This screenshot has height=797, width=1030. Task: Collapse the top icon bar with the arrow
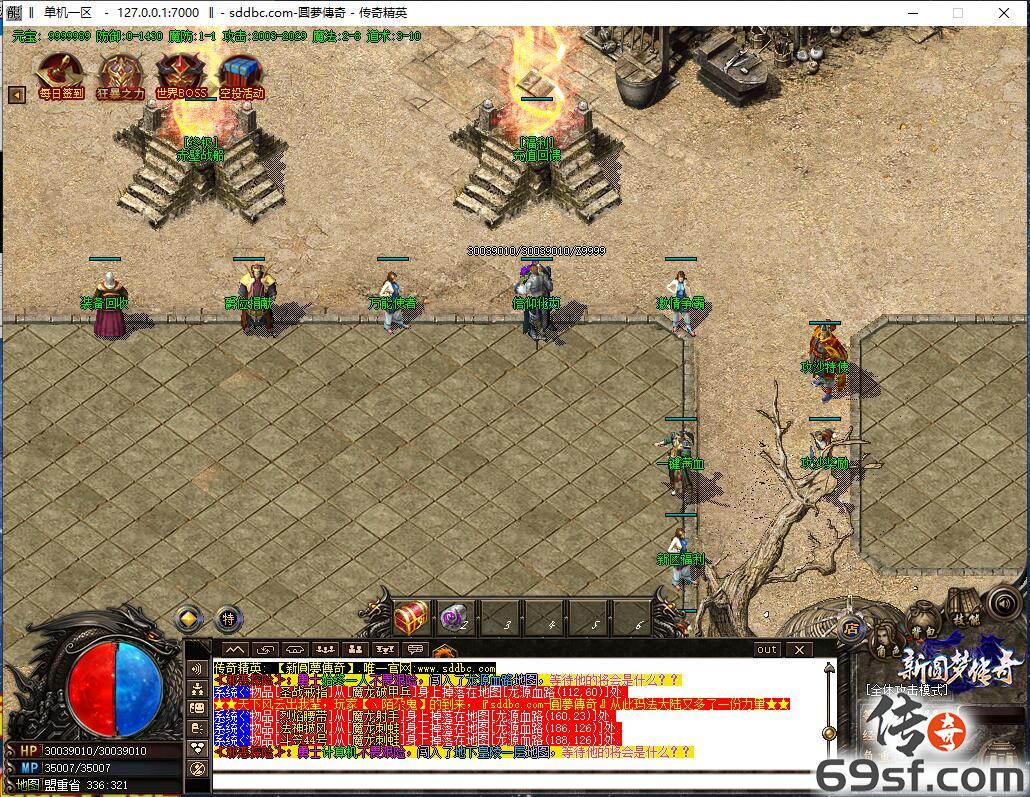coord(16,95)
